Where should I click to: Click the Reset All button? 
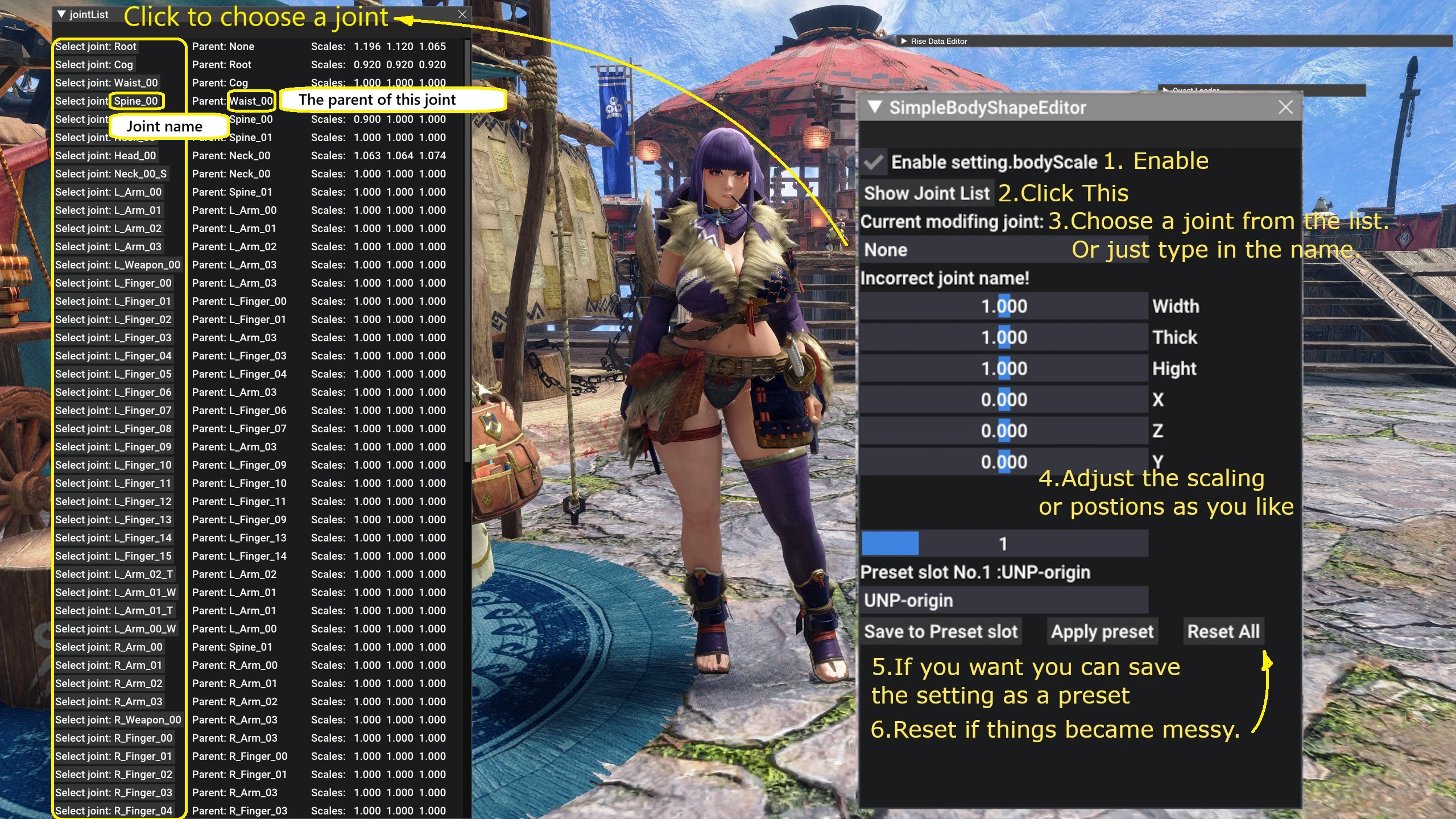pos(1223,631)
